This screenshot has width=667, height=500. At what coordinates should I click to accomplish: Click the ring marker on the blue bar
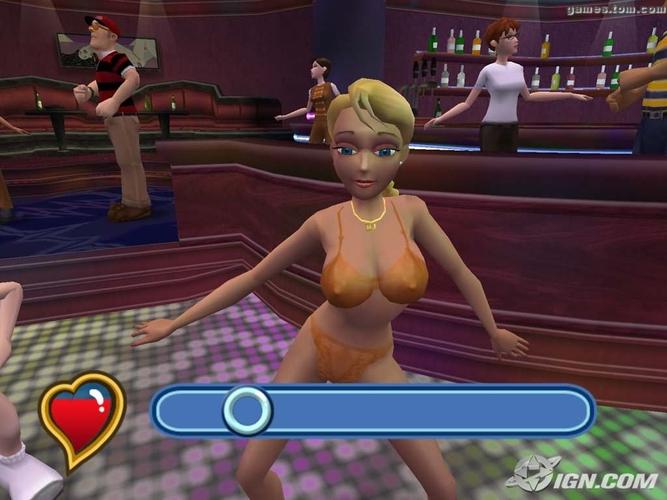tap(246, 410)
